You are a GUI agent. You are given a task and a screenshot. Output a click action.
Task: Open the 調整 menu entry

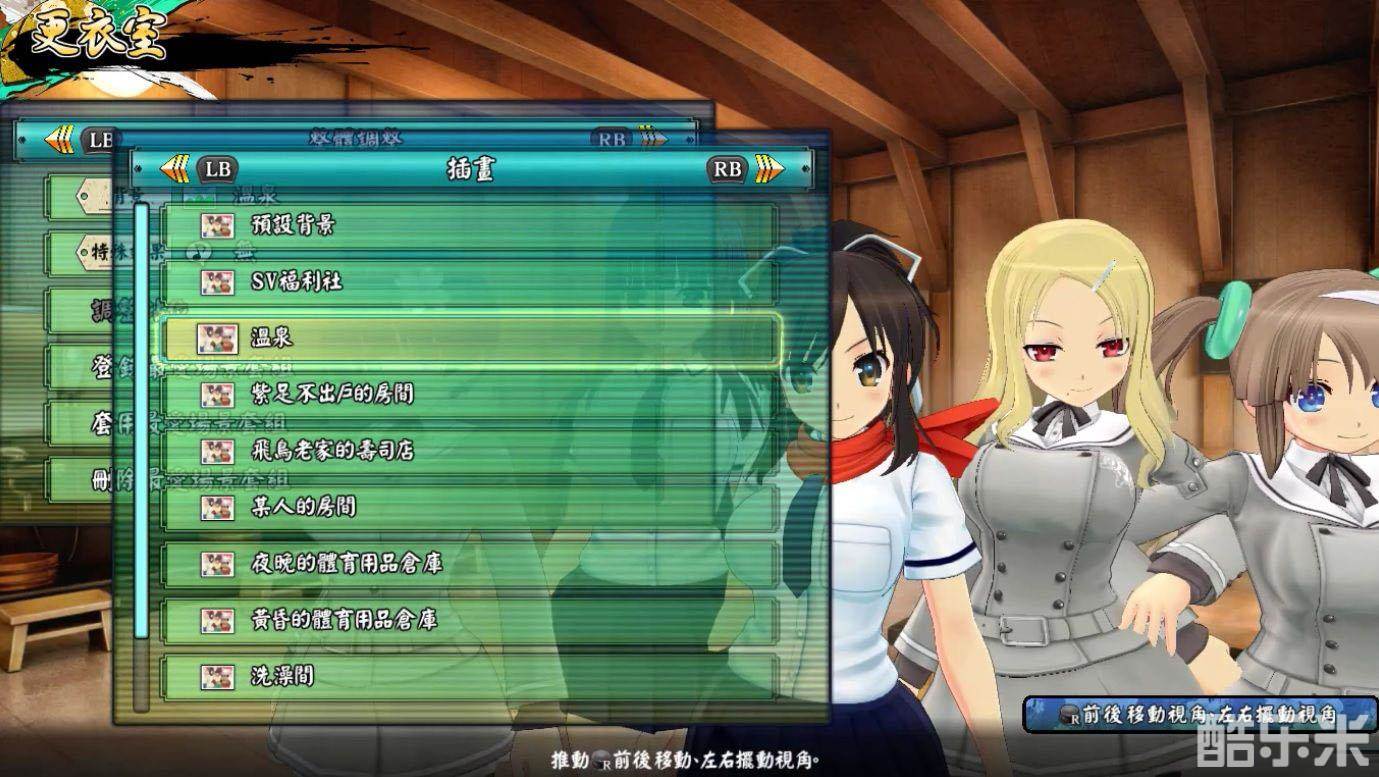90,308
